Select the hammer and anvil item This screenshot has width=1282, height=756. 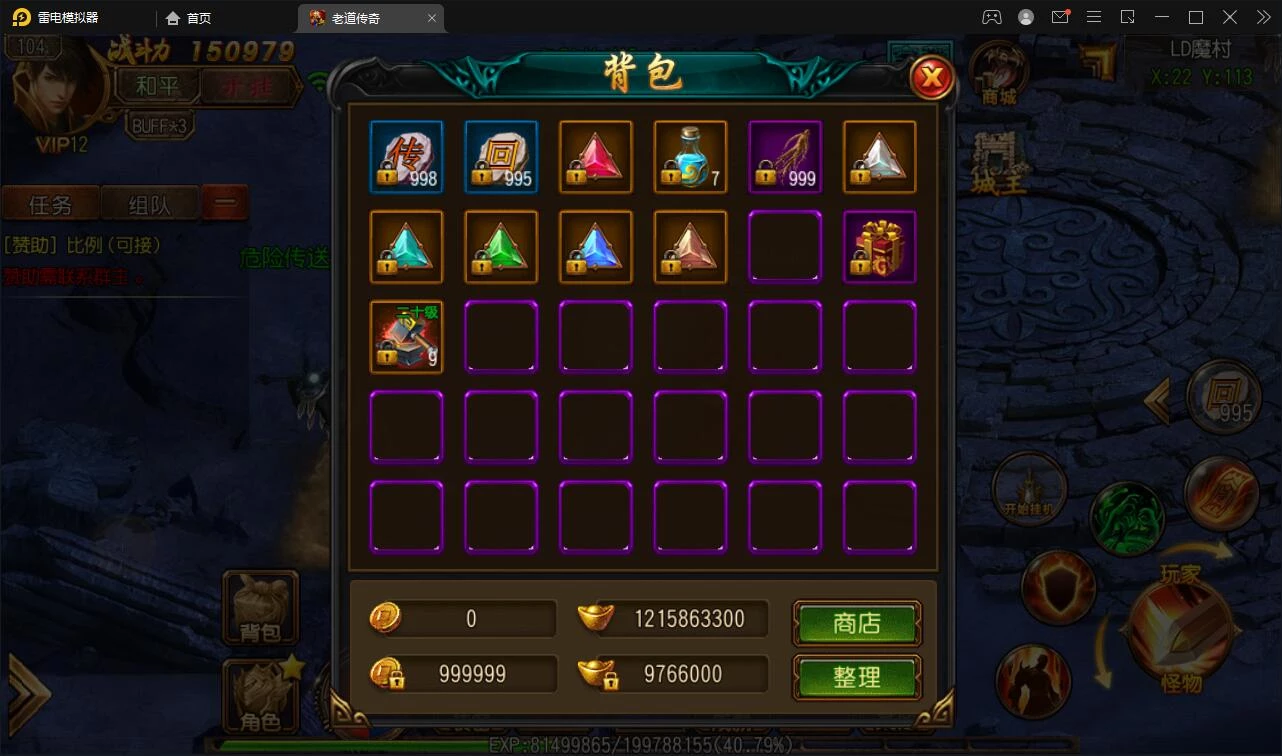[406, 337]
